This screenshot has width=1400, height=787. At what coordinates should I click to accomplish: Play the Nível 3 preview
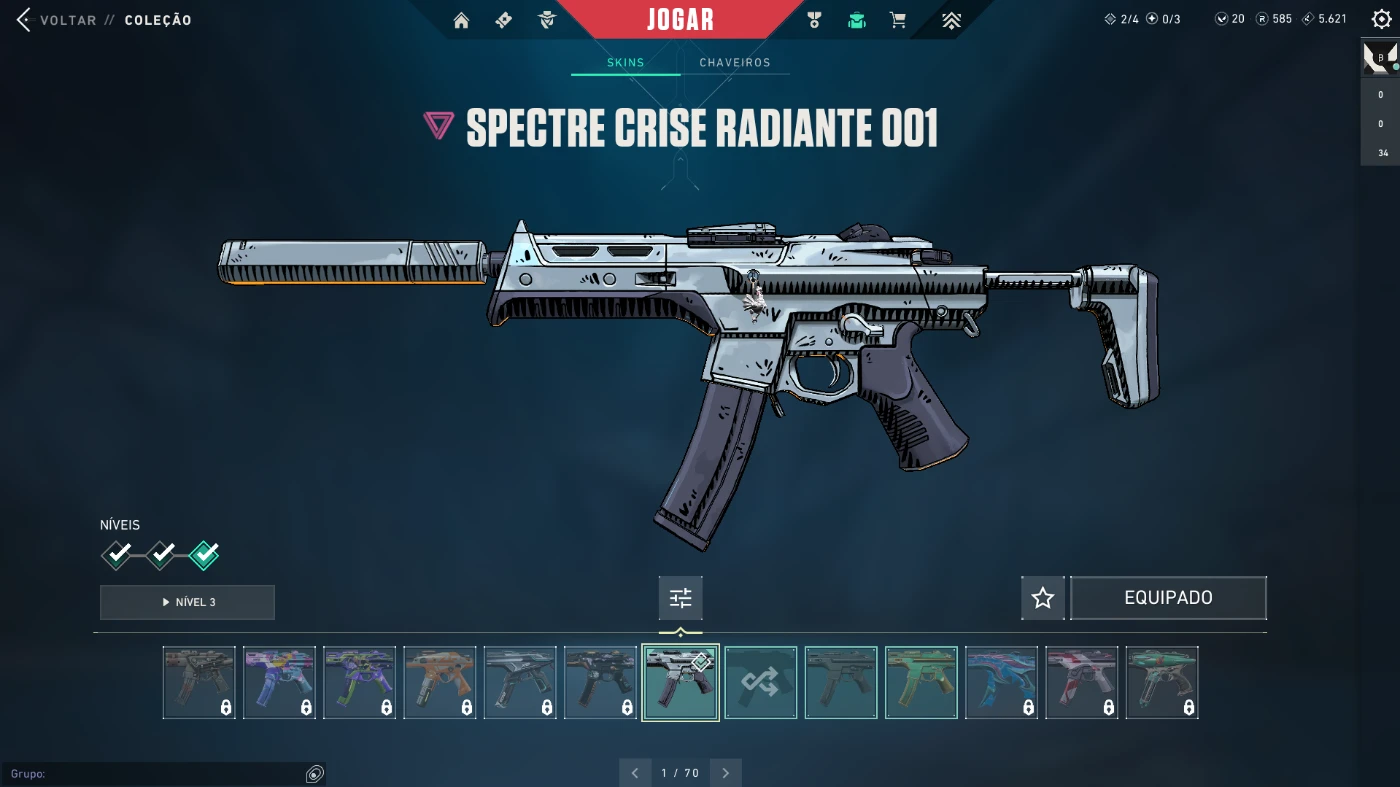click(x=187, y=602)
